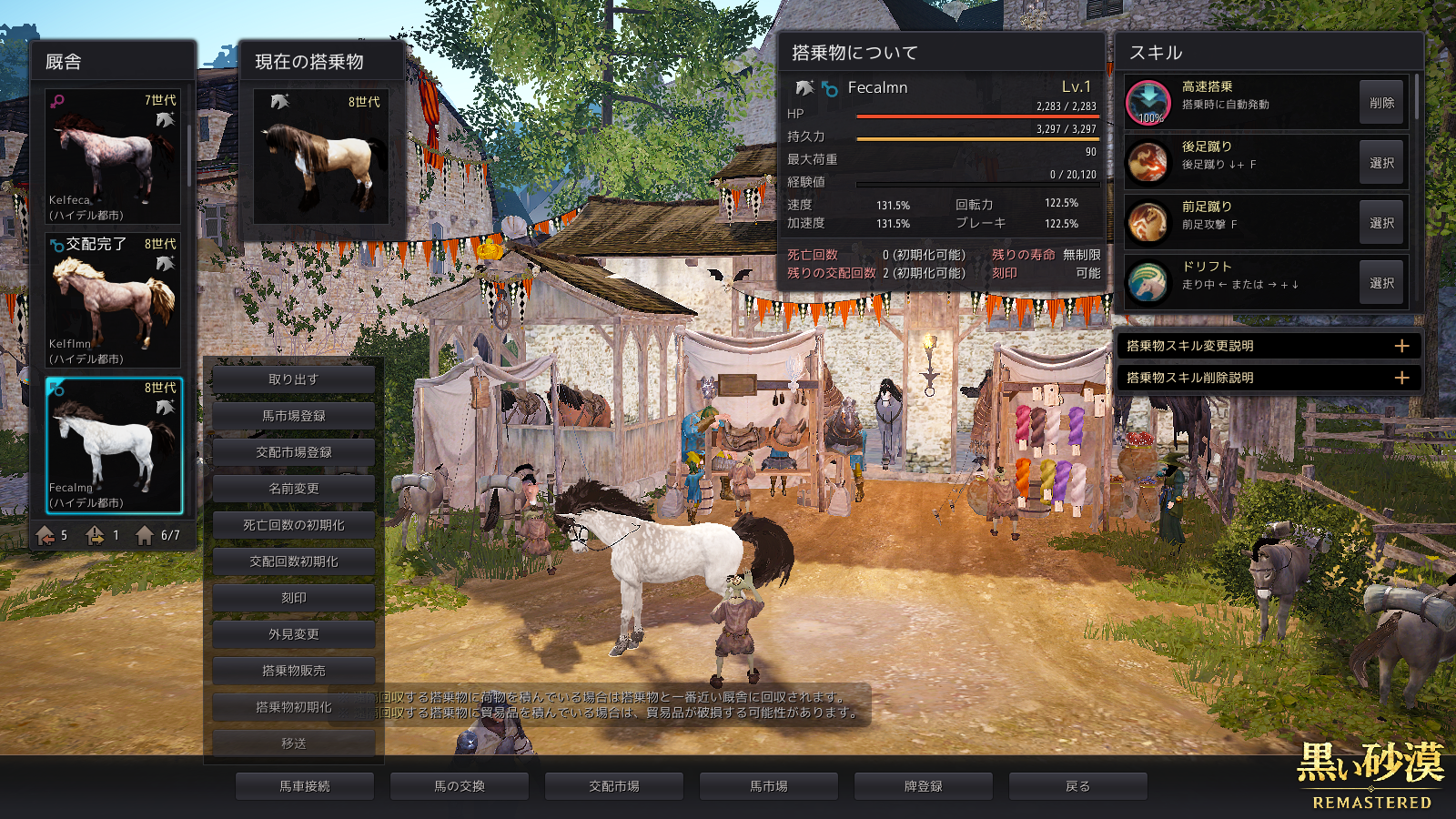Click 搭乗物販売 to sell the mount
The height and width of the screenshot is (819, 1456).
[293, 671]
